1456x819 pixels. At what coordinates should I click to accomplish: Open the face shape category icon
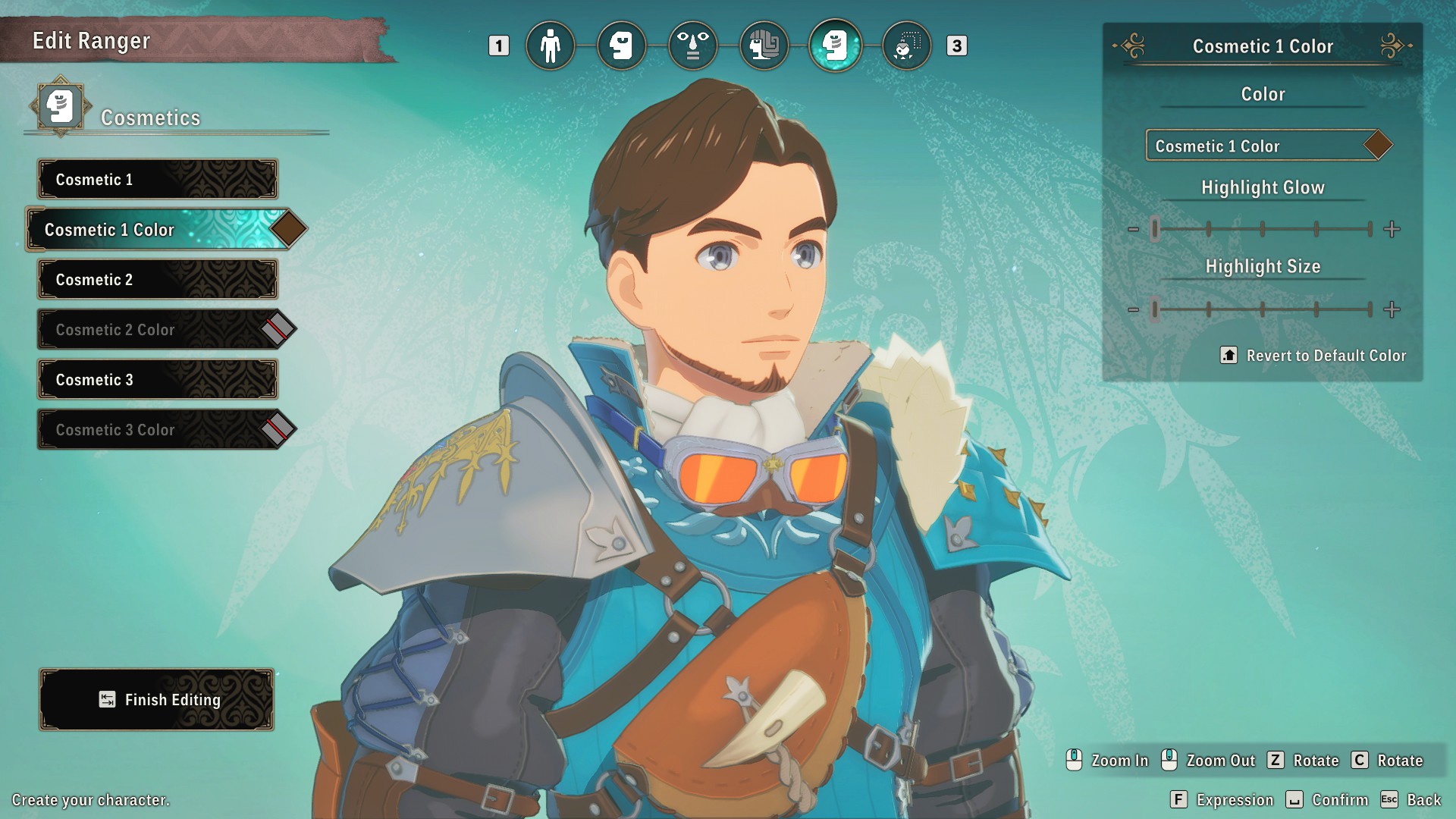coord(622,45)
